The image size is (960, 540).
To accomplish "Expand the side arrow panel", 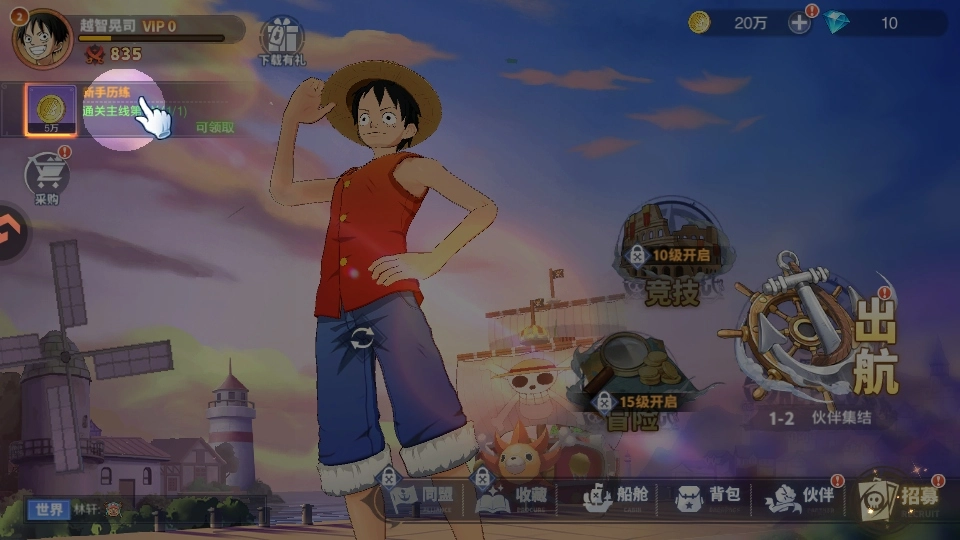I will click(x=12, y=232).
